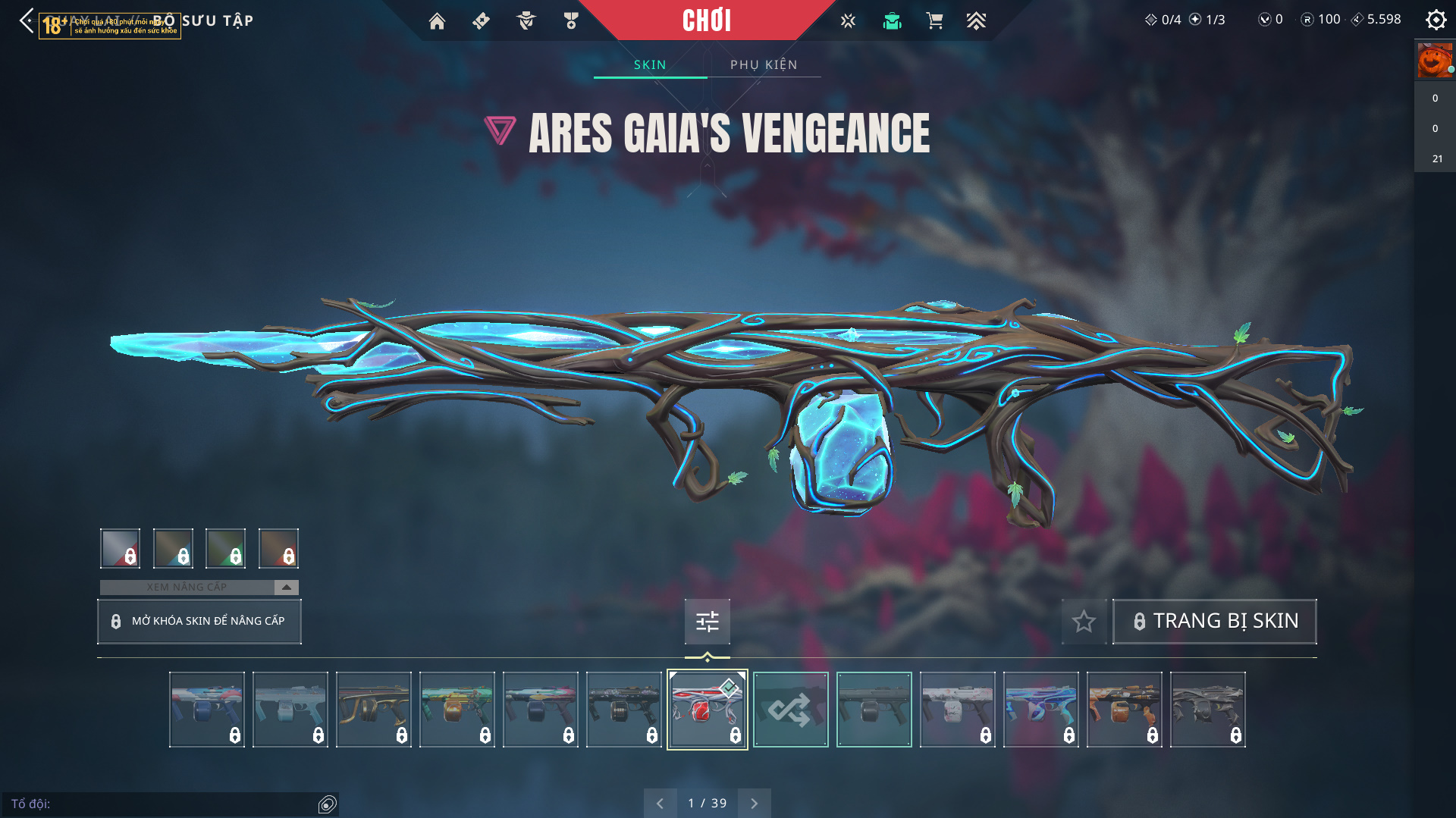1456x818 pixels.
Task: Go to the next skin page
Action: tap(754, 804)
